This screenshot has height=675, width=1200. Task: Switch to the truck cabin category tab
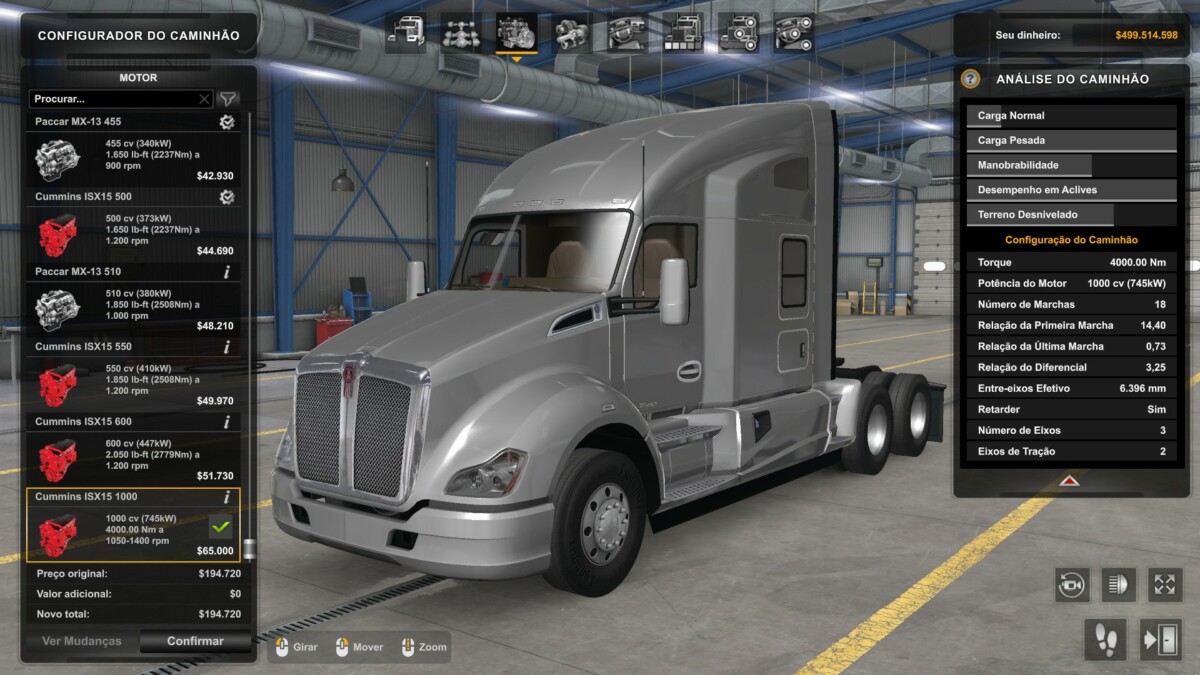[x=406, y=33]
